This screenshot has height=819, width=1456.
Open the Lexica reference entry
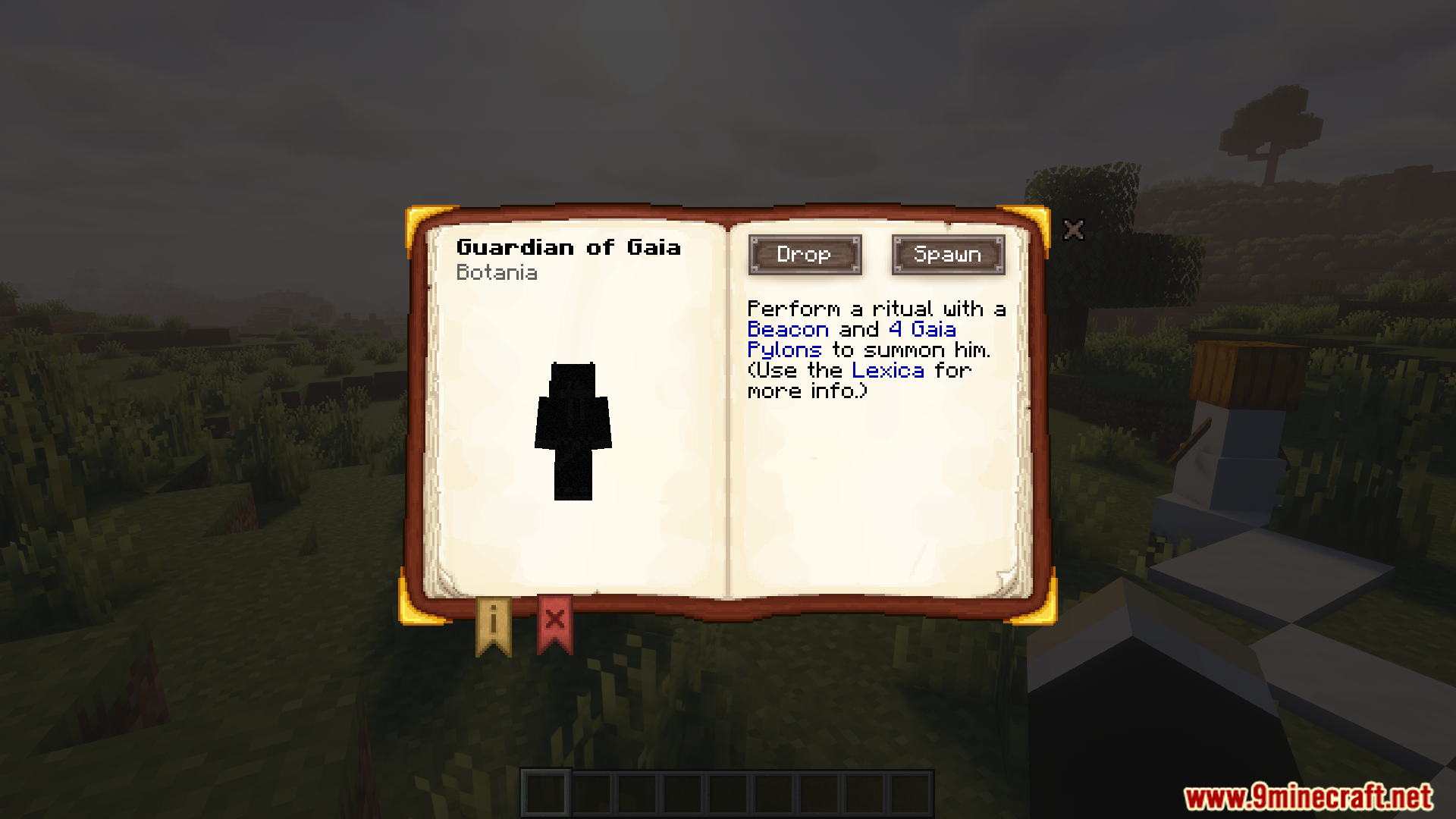[x=887, y=370]
